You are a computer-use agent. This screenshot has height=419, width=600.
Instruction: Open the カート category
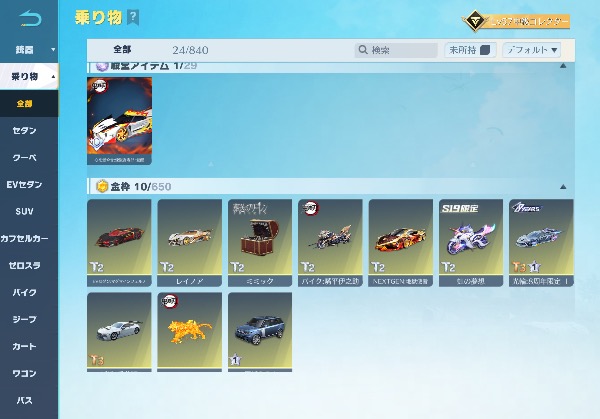(x=25, y=347)
